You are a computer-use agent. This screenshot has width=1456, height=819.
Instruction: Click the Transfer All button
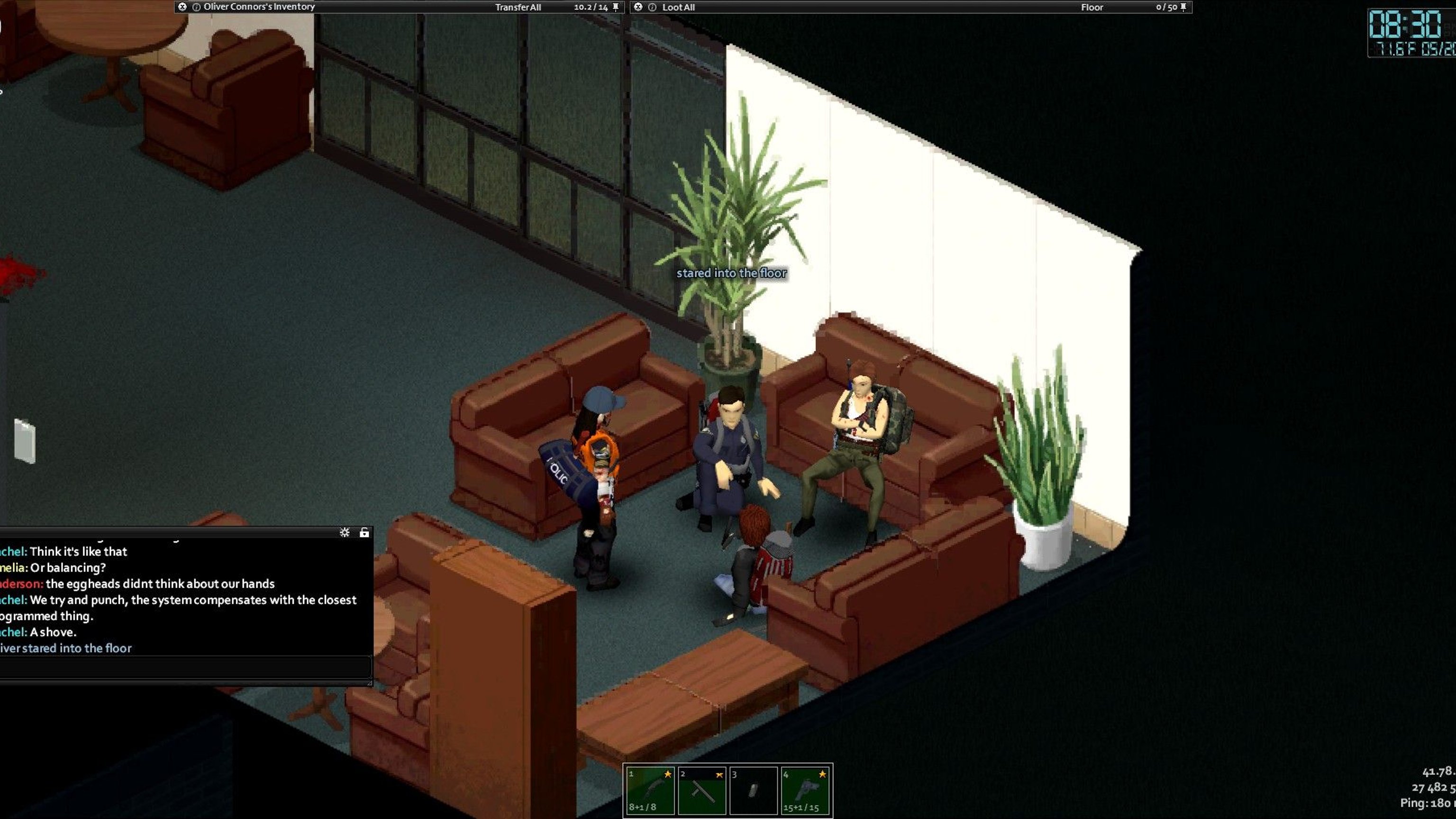518,8
